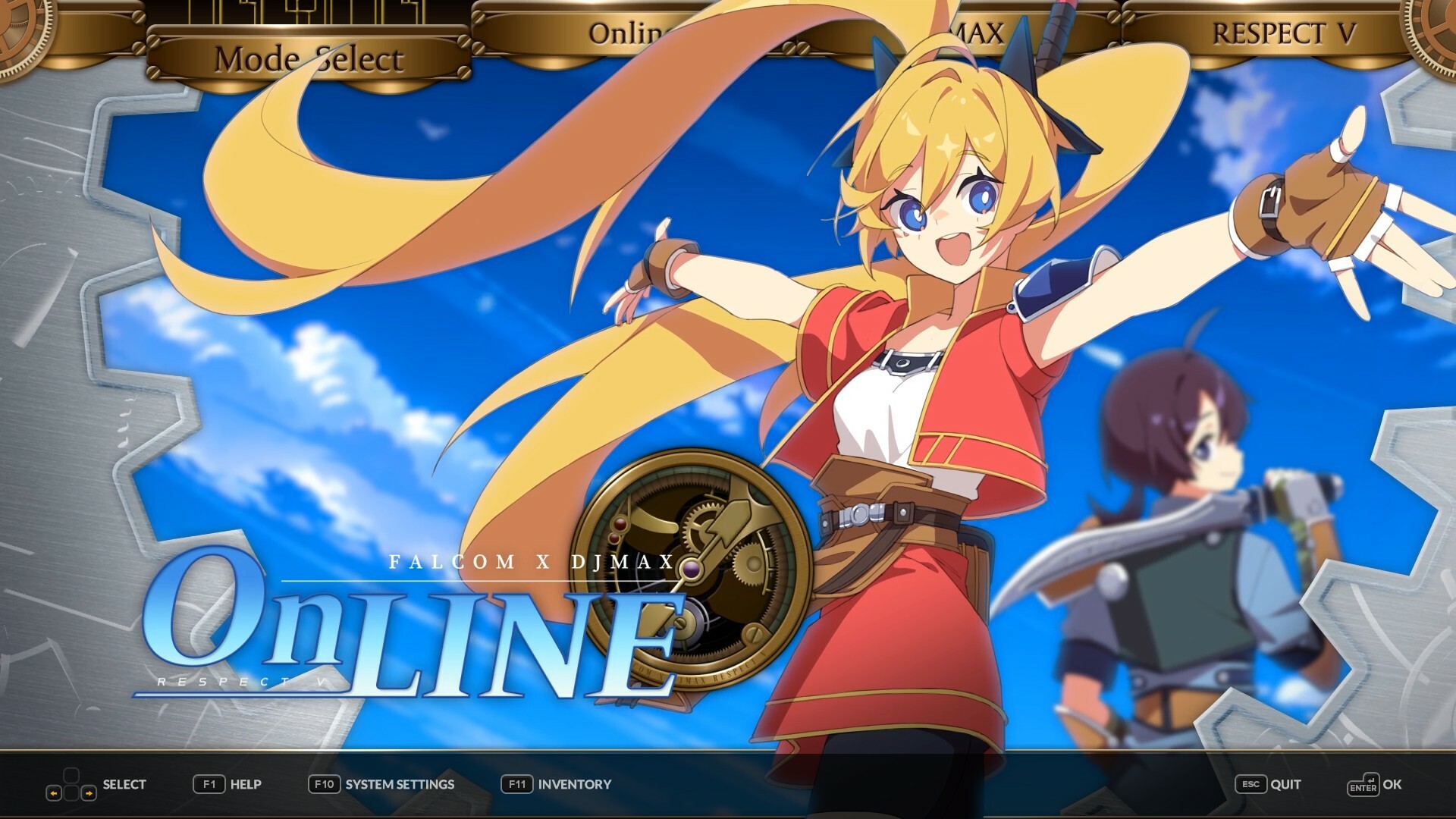Open the INVENTORY screen
Viewport: 1456px width, 819px height.
573,785
